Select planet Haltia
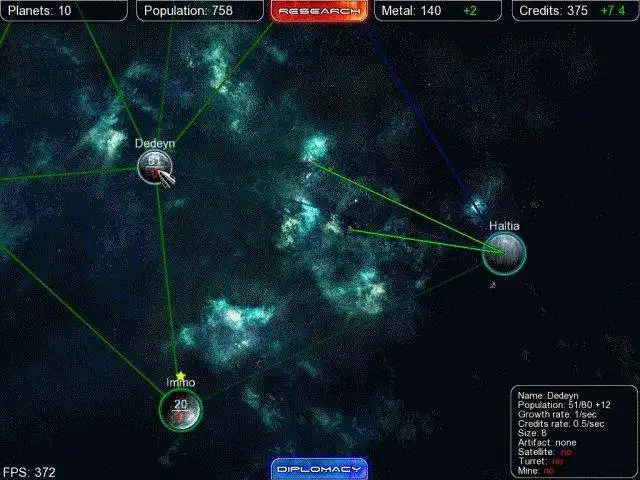The width and height of the screenshot is (640, 480). click(504, 253)
